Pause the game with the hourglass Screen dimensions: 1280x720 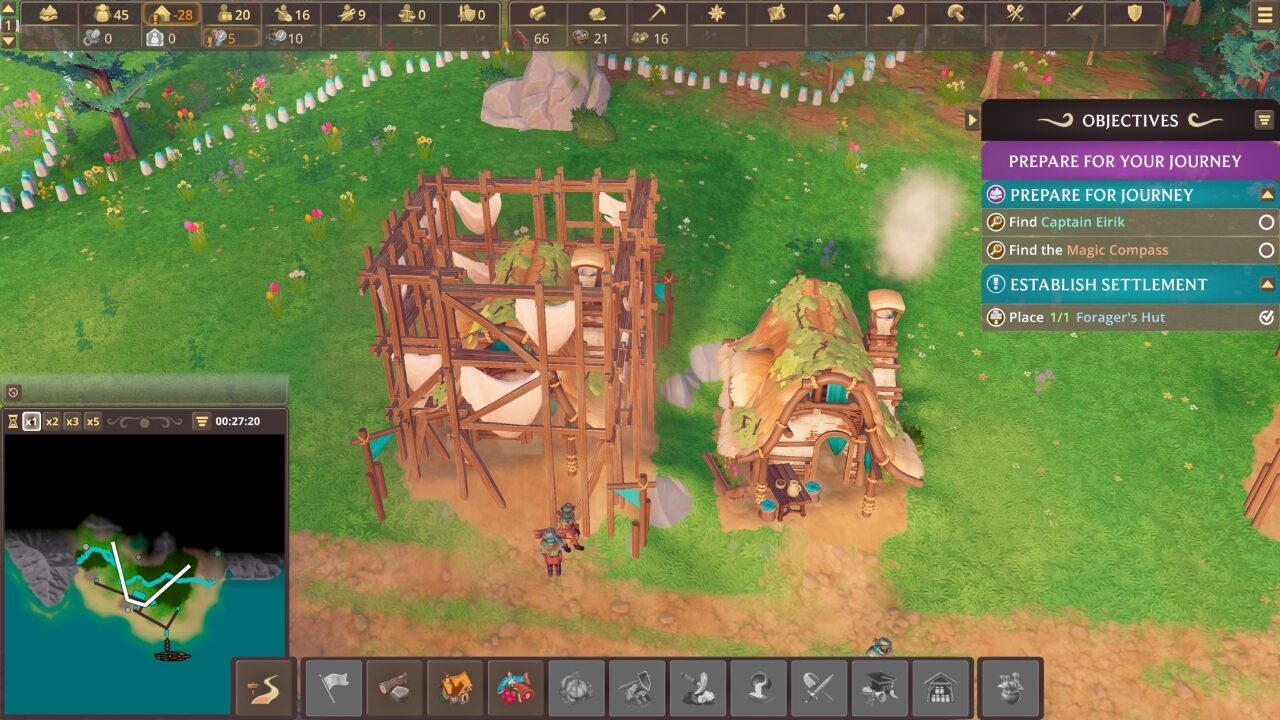pyautogui.click(x=14, y=419)
